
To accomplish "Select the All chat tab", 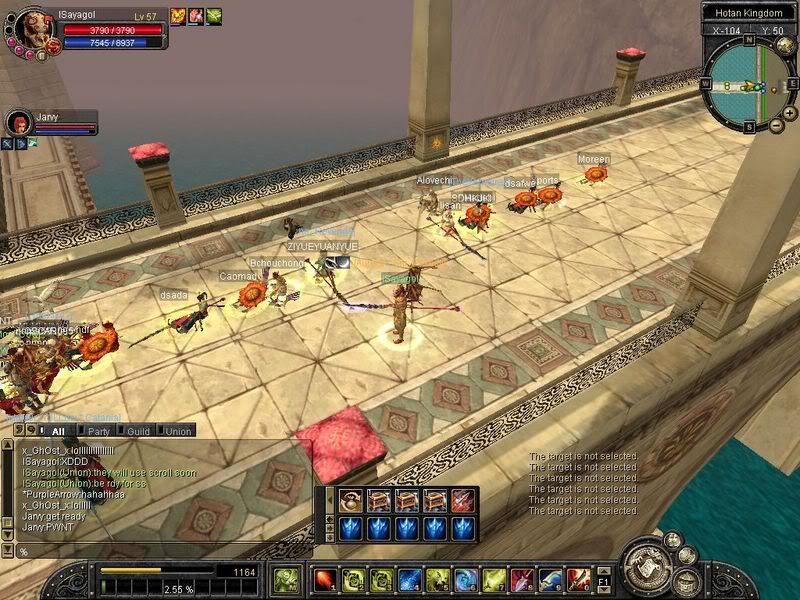I will tap(57, 431).
